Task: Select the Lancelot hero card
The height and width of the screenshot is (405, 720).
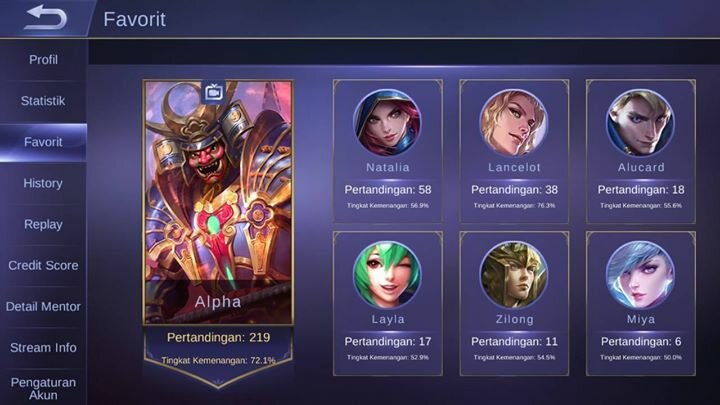Action: pos(513,151)
